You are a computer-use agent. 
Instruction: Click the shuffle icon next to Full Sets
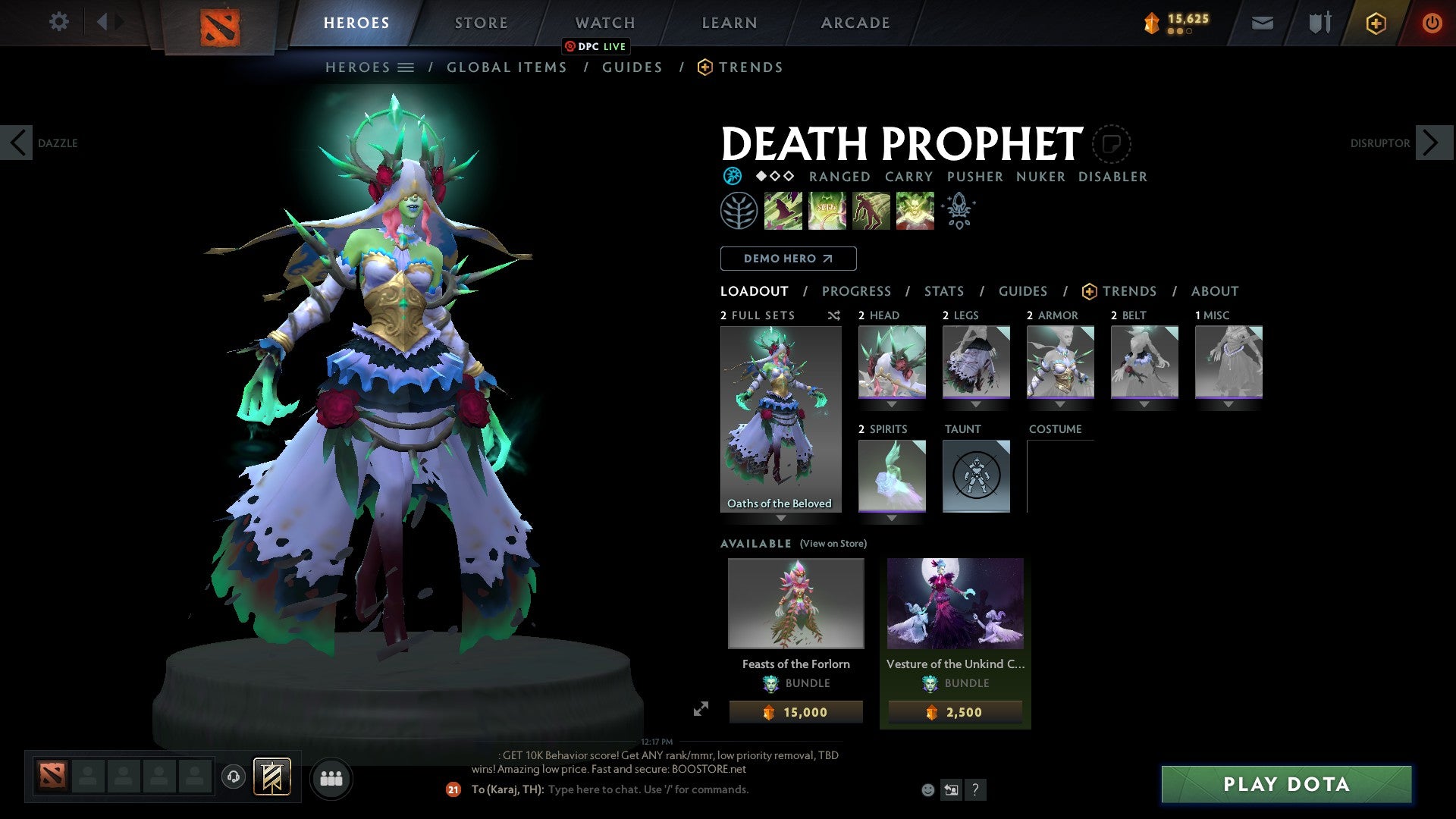pyautogui.click(x=833, y=315)
